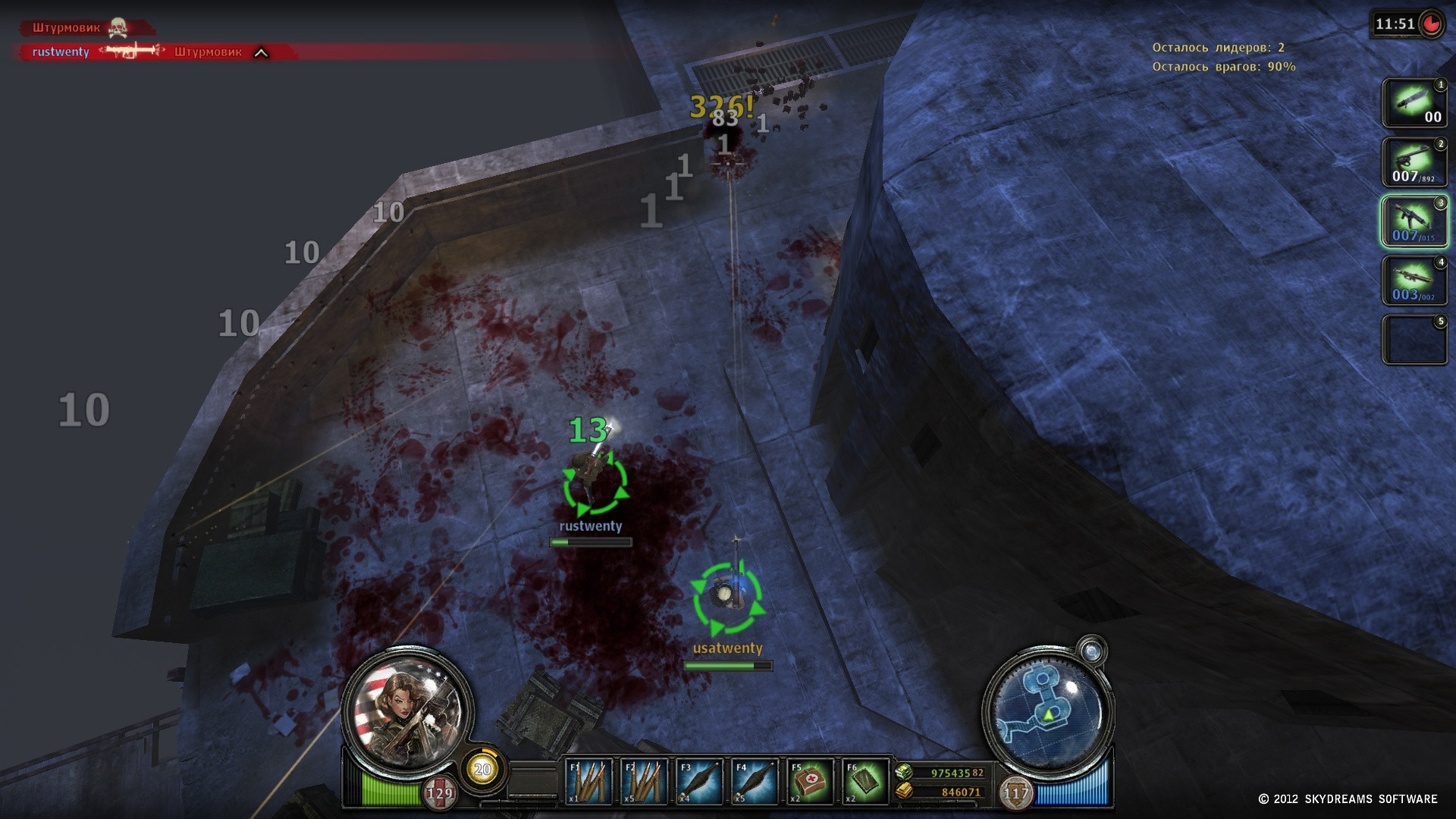Use the F3 rocket item
This screenshot has height=819, width=1456.
tap(699, 782)
